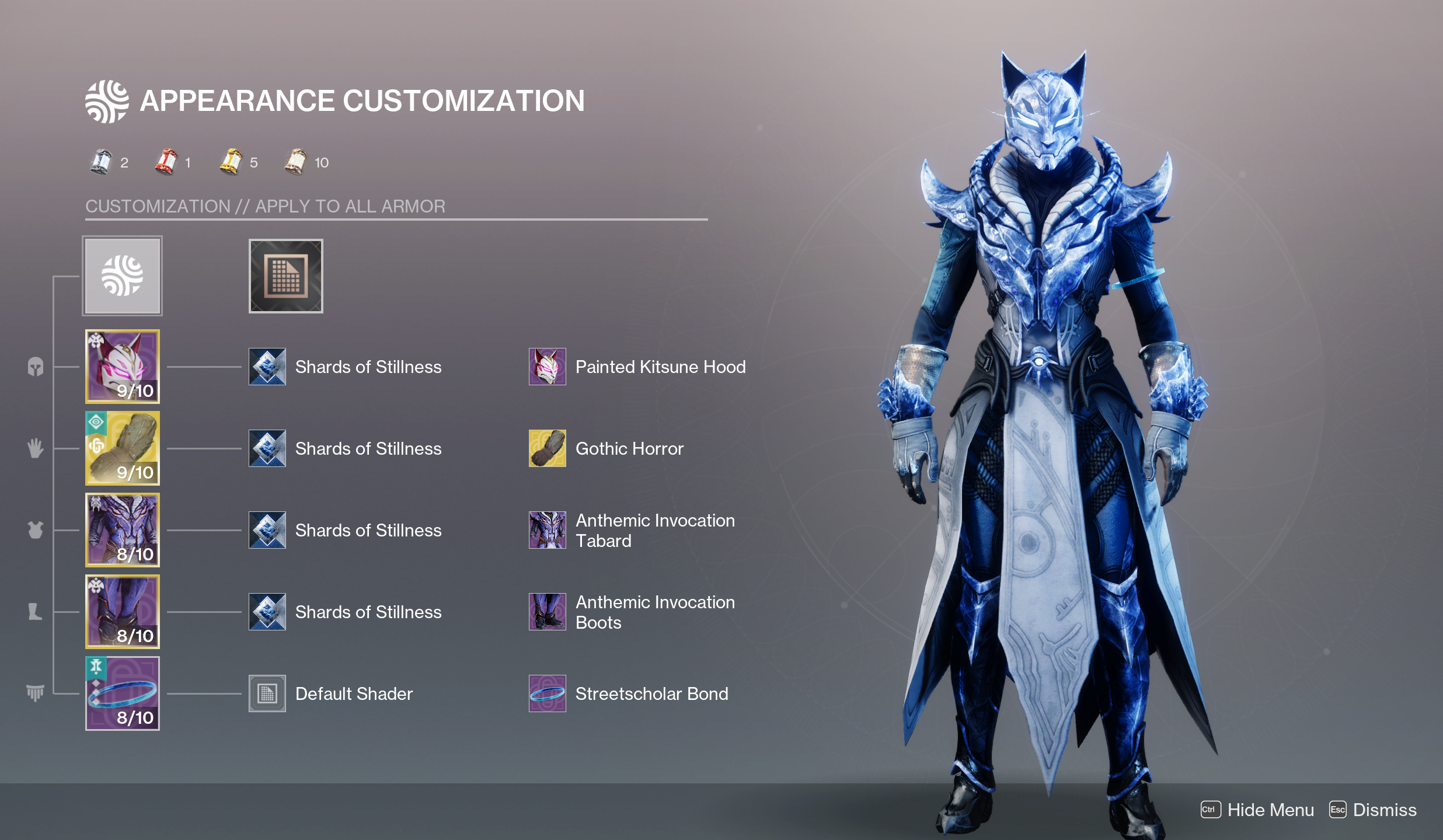Open the Painted Kitsune Hood ornament
Image resolution: width=1443 pixels, height=840 pixels.
(x=548, y=367)
